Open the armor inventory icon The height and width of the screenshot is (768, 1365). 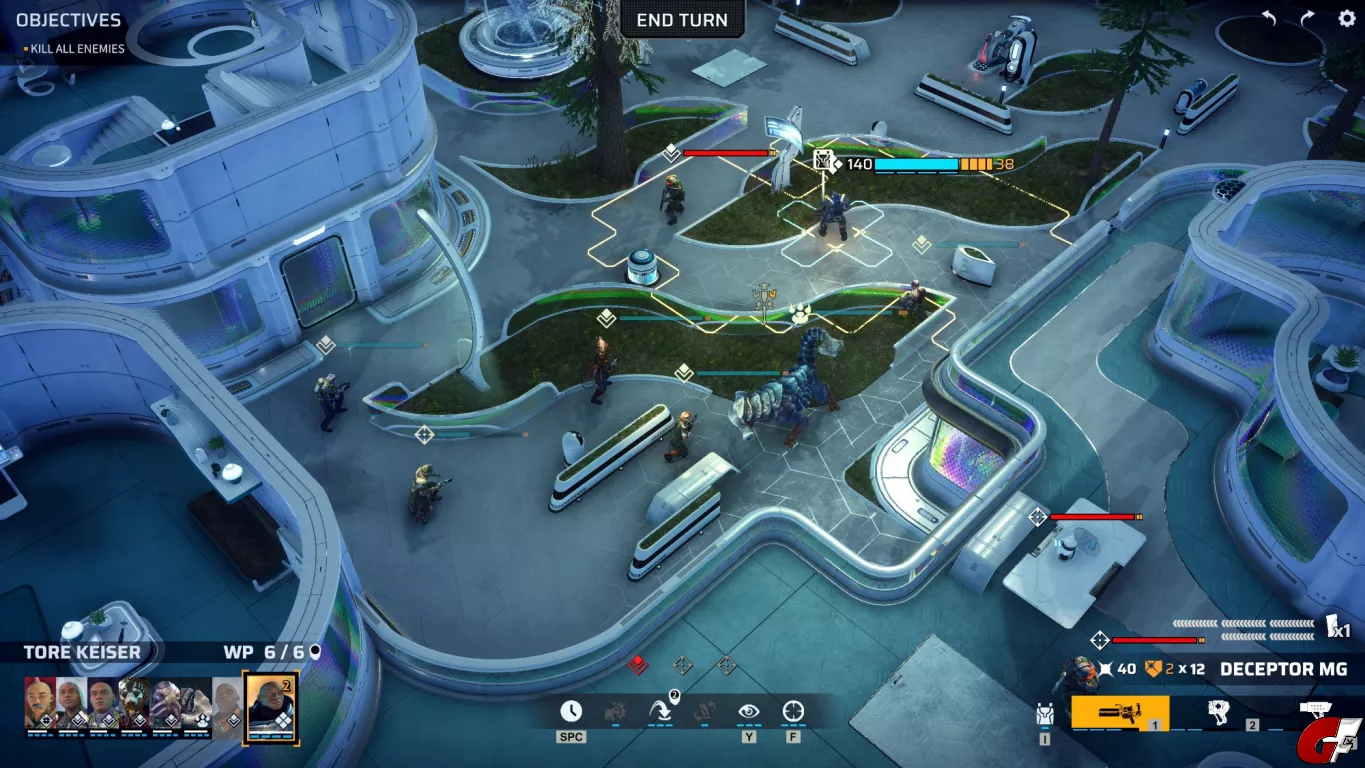[x=1045, y=714]
